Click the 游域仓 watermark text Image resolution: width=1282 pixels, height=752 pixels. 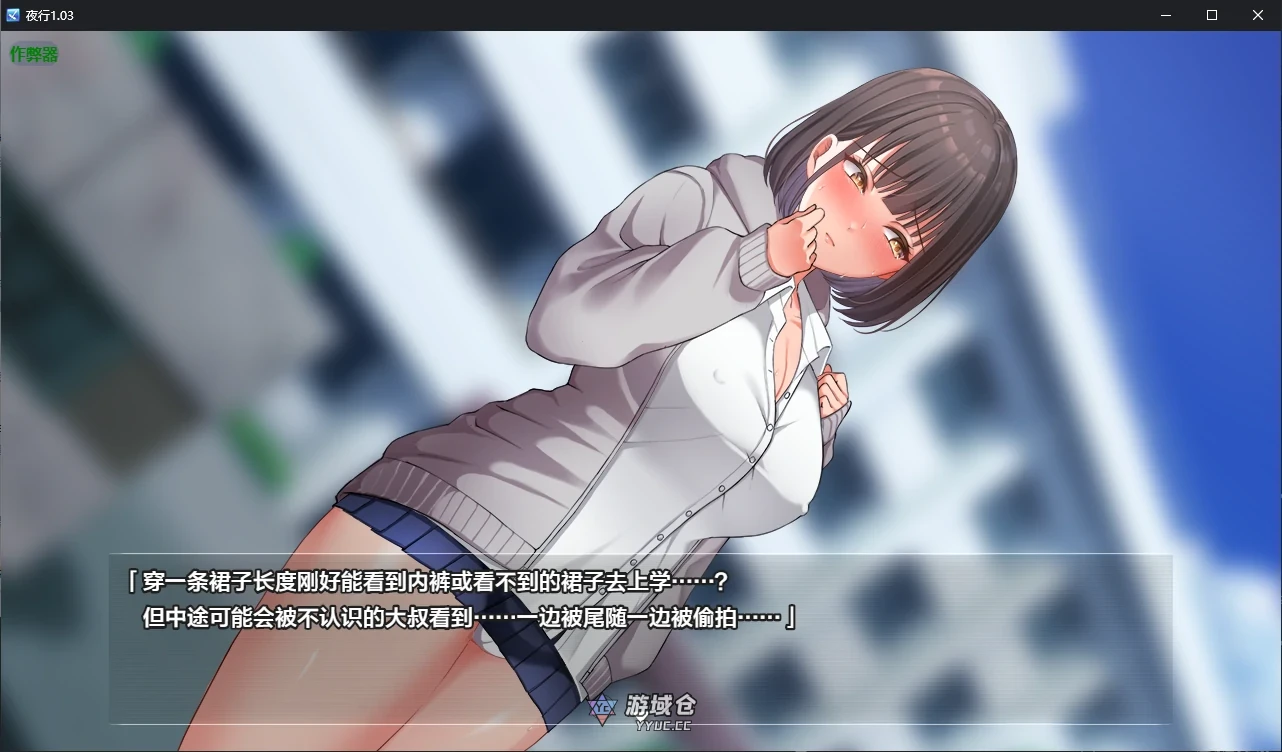[662, 706]
